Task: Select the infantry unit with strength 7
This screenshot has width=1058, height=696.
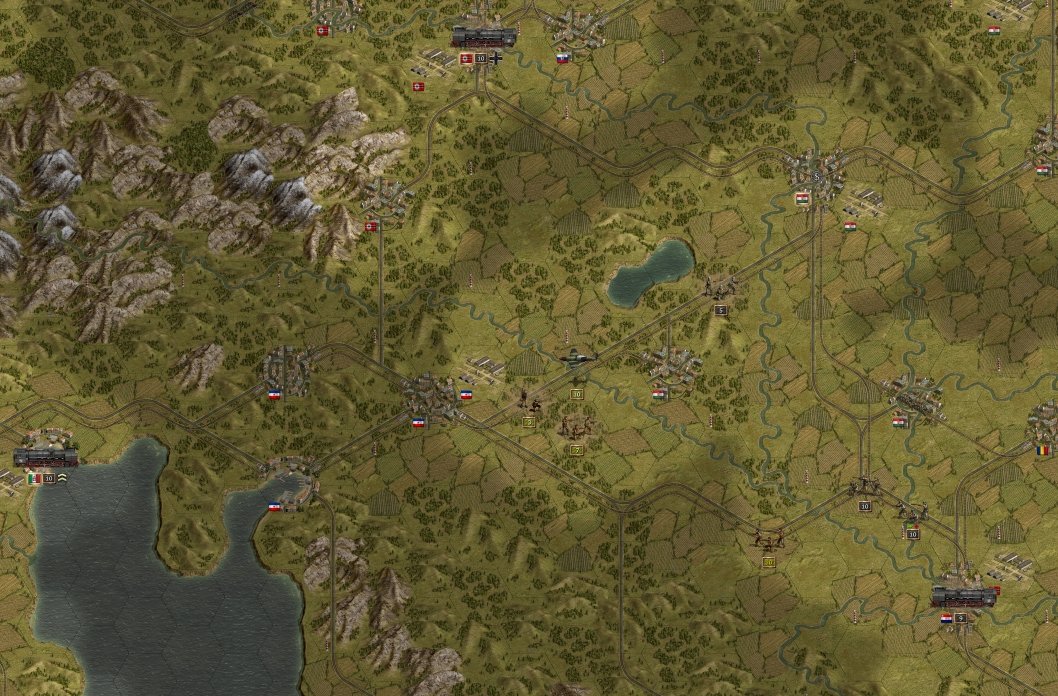Action: tap(576, 428)
